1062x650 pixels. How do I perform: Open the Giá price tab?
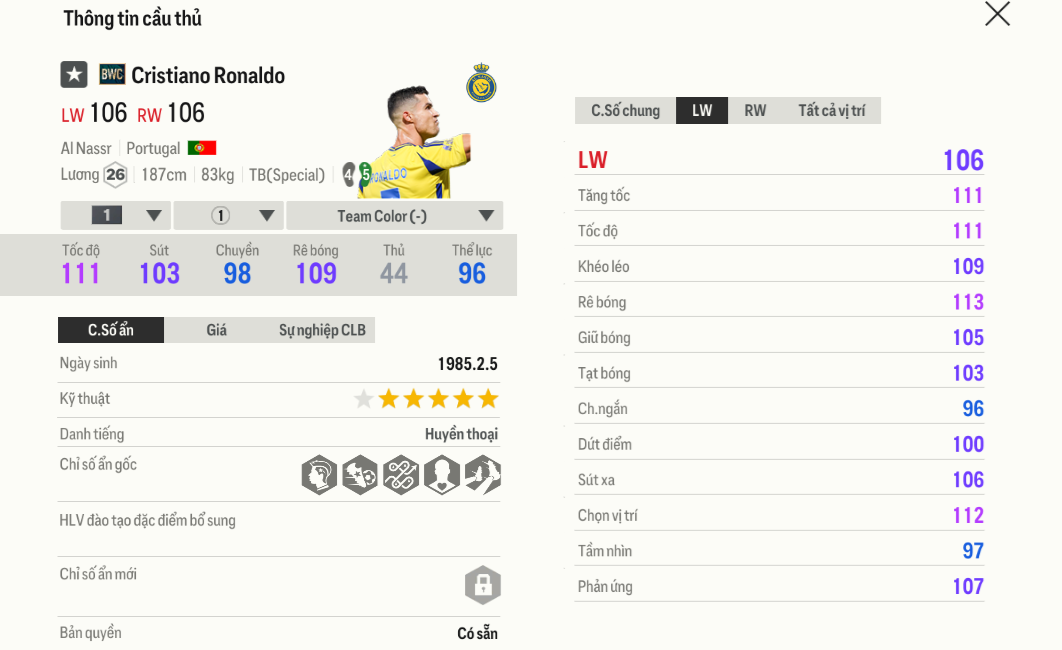click(x=217, y=330)
